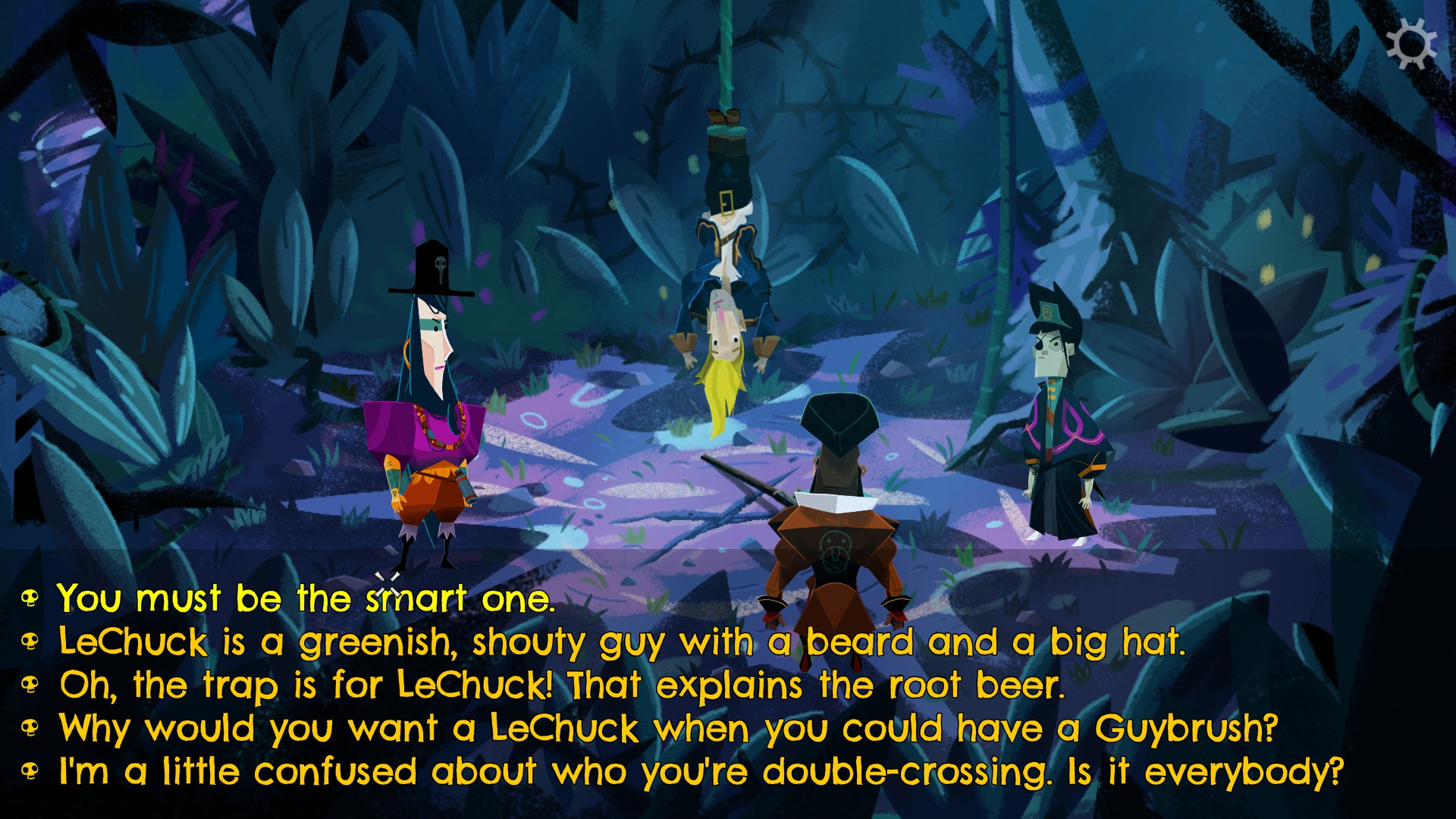Click the skull icon beside "You must be the smart one."

click(29, 598)
